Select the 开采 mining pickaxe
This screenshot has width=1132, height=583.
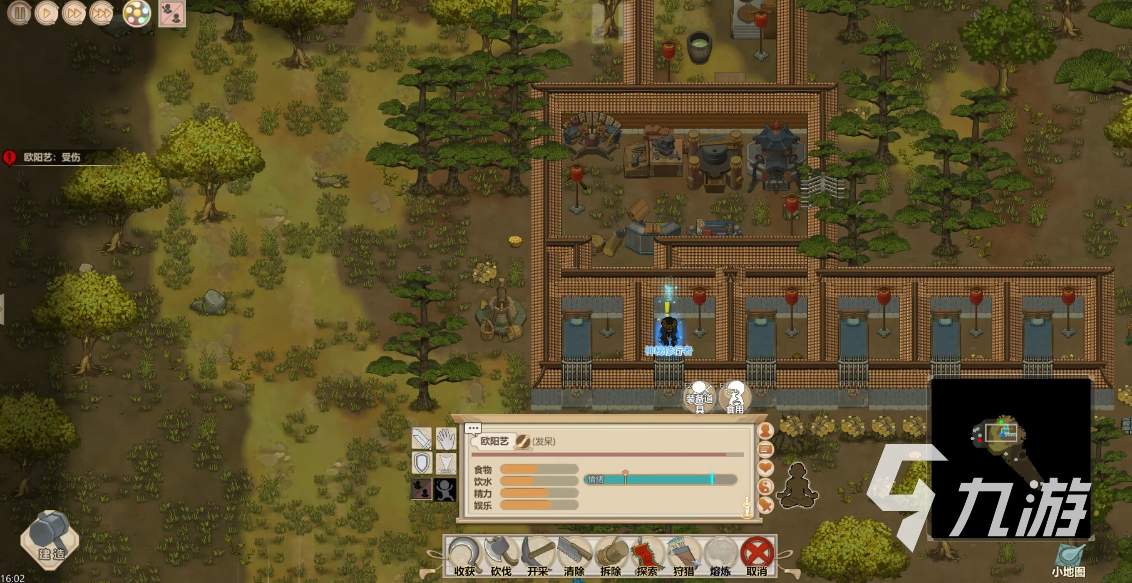(537, 555)
